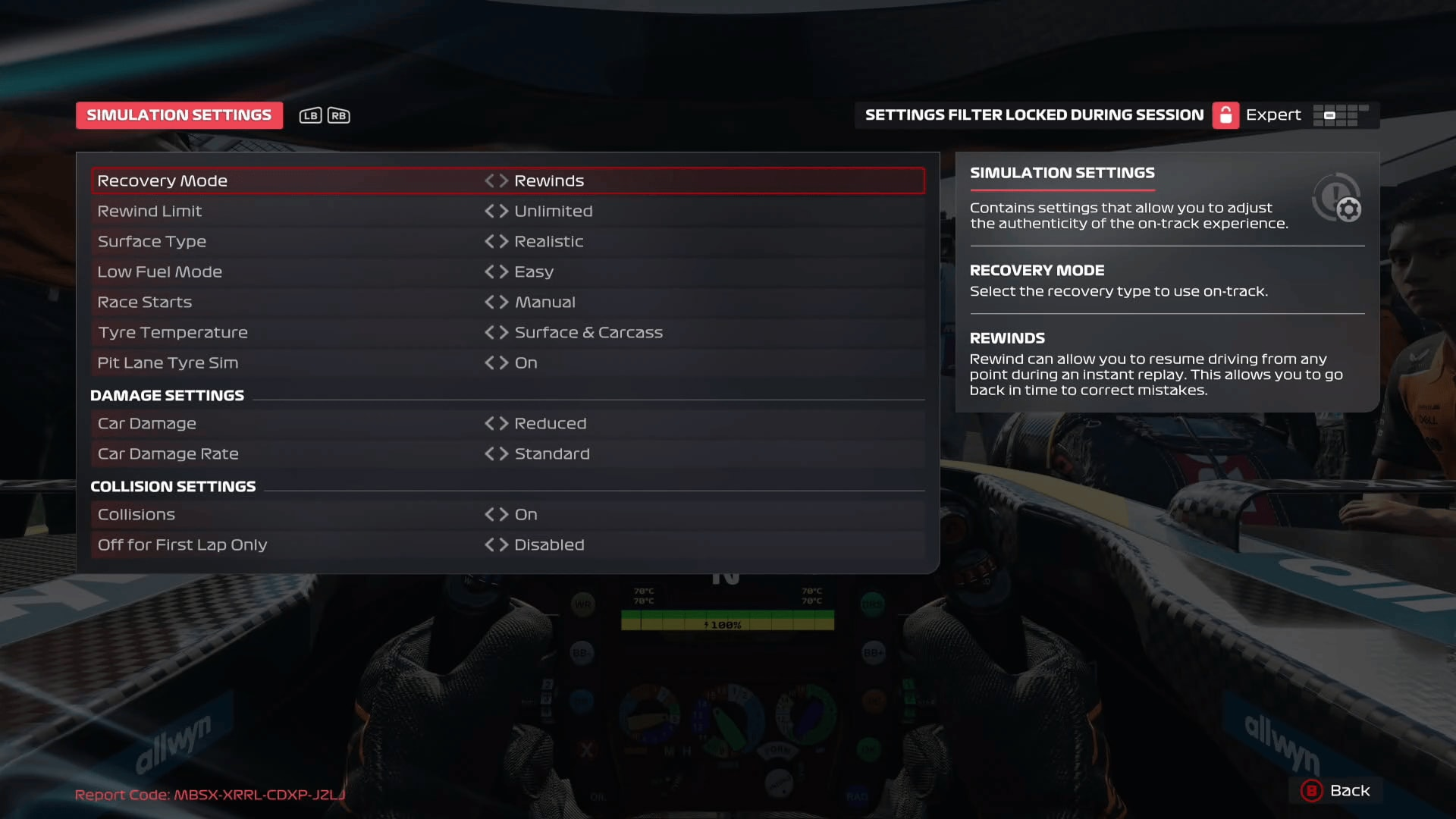1456x819 pixels.
Task: Click the Expert settings filter label
Action: [1272, 115]
